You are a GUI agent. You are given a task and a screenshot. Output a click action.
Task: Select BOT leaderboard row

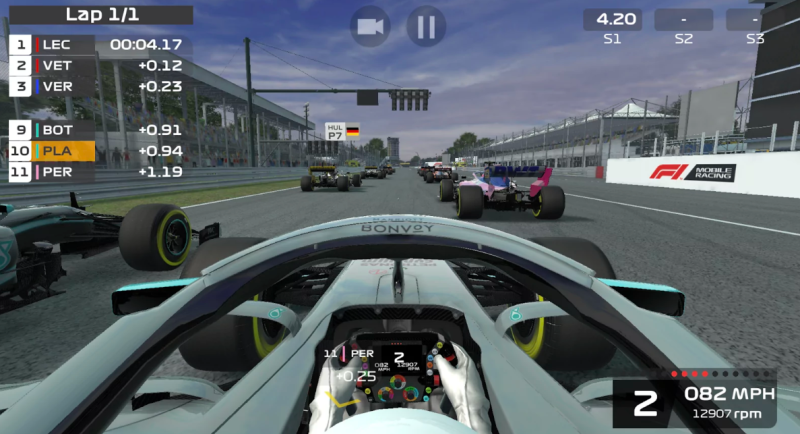[100, 129]
